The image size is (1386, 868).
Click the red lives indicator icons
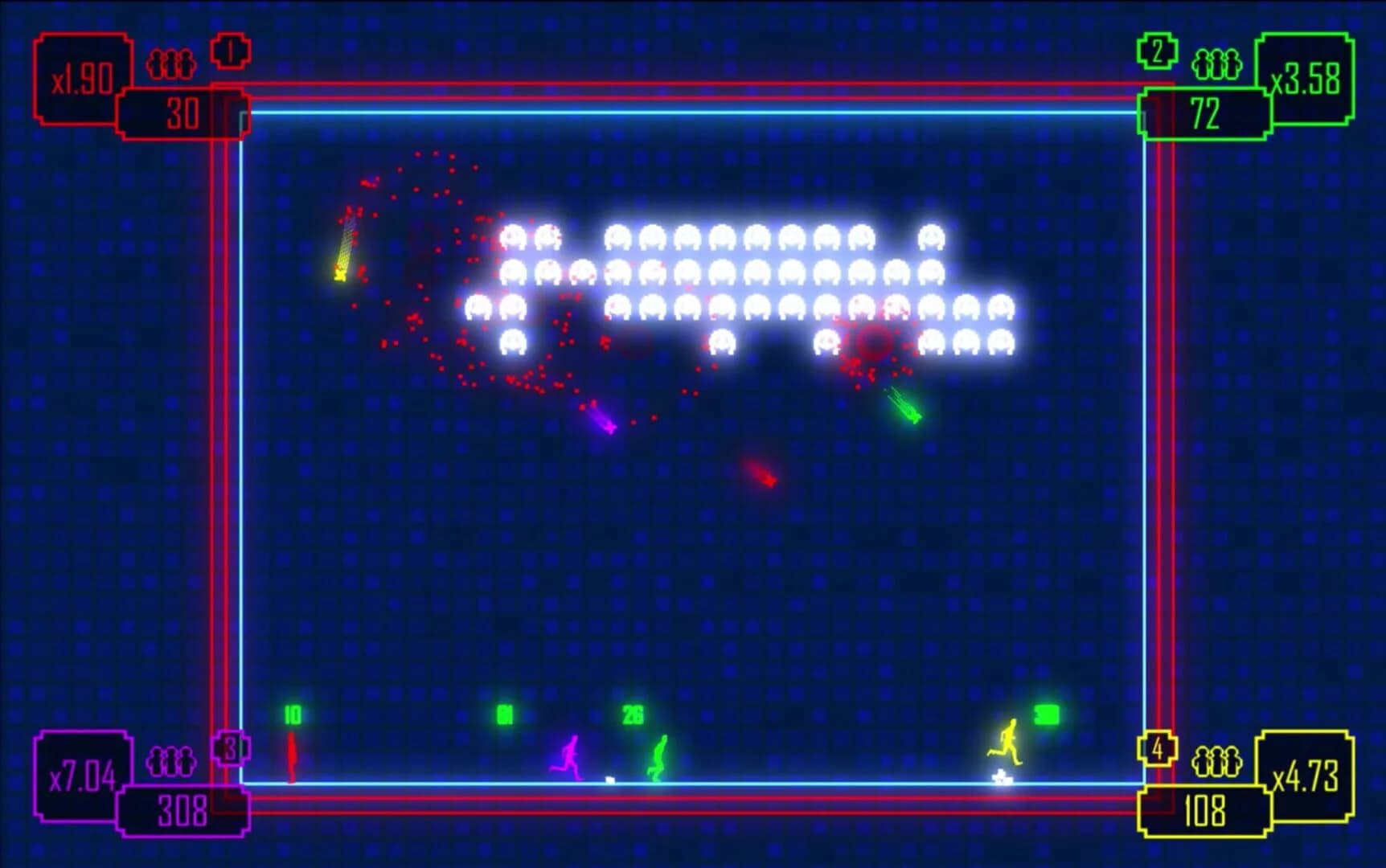[x=172, y=64]
